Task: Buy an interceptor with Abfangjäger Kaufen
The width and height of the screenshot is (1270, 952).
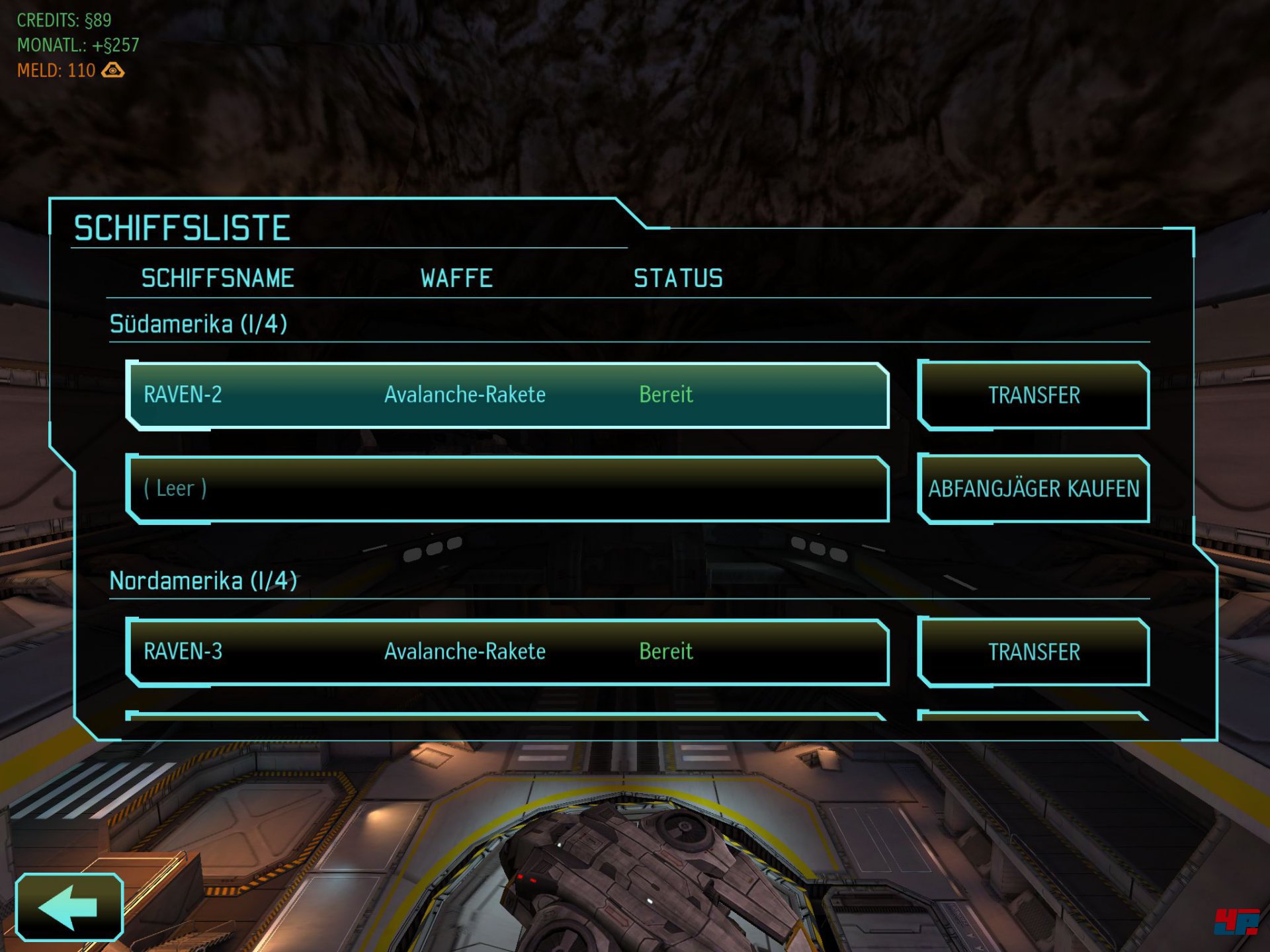Action: click(x=1033, y=489)
